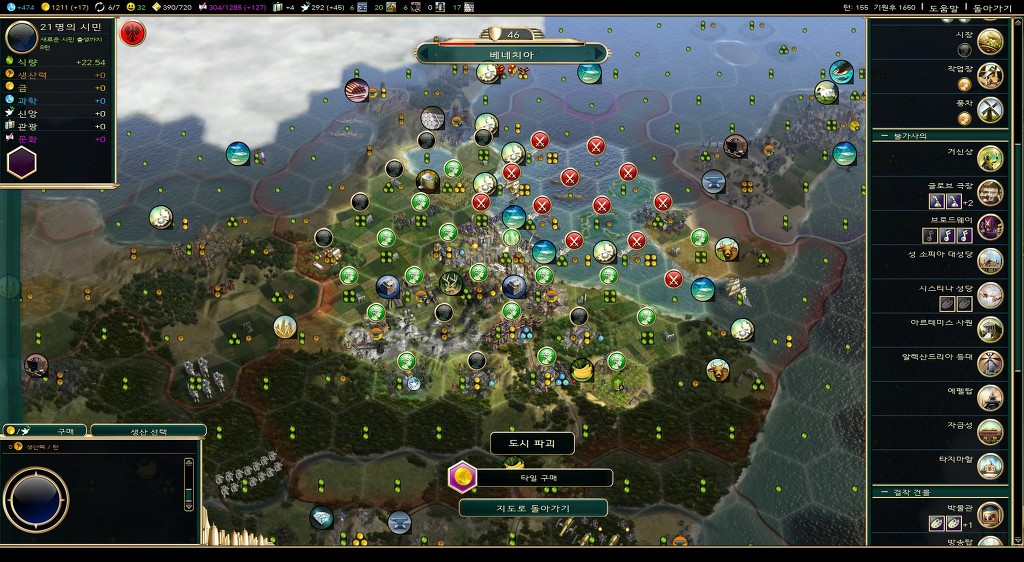Viewport: 1024px width, 562px height.
Task: Collapse the 걸작 건물 section header
Action: (908, 492)
